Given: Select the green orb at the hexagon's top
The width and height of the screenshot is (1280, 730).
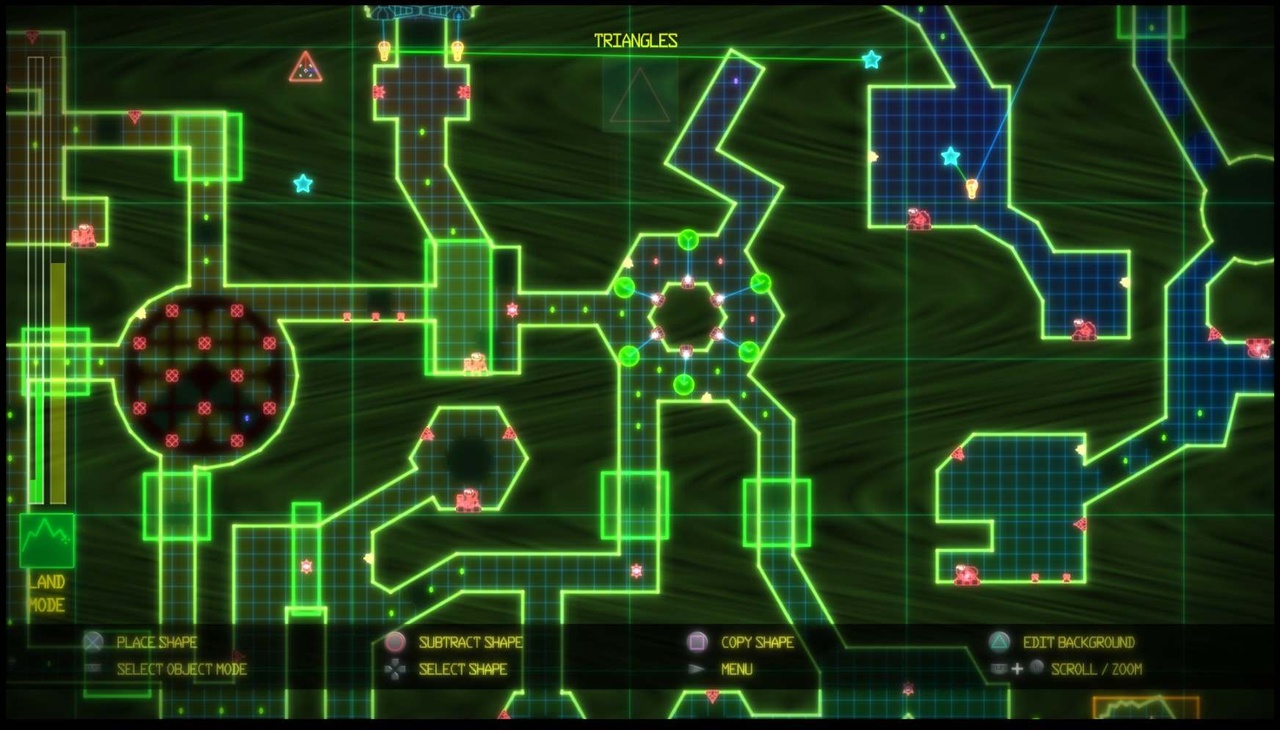Looking at the screenshot, I should click(686, 238).
